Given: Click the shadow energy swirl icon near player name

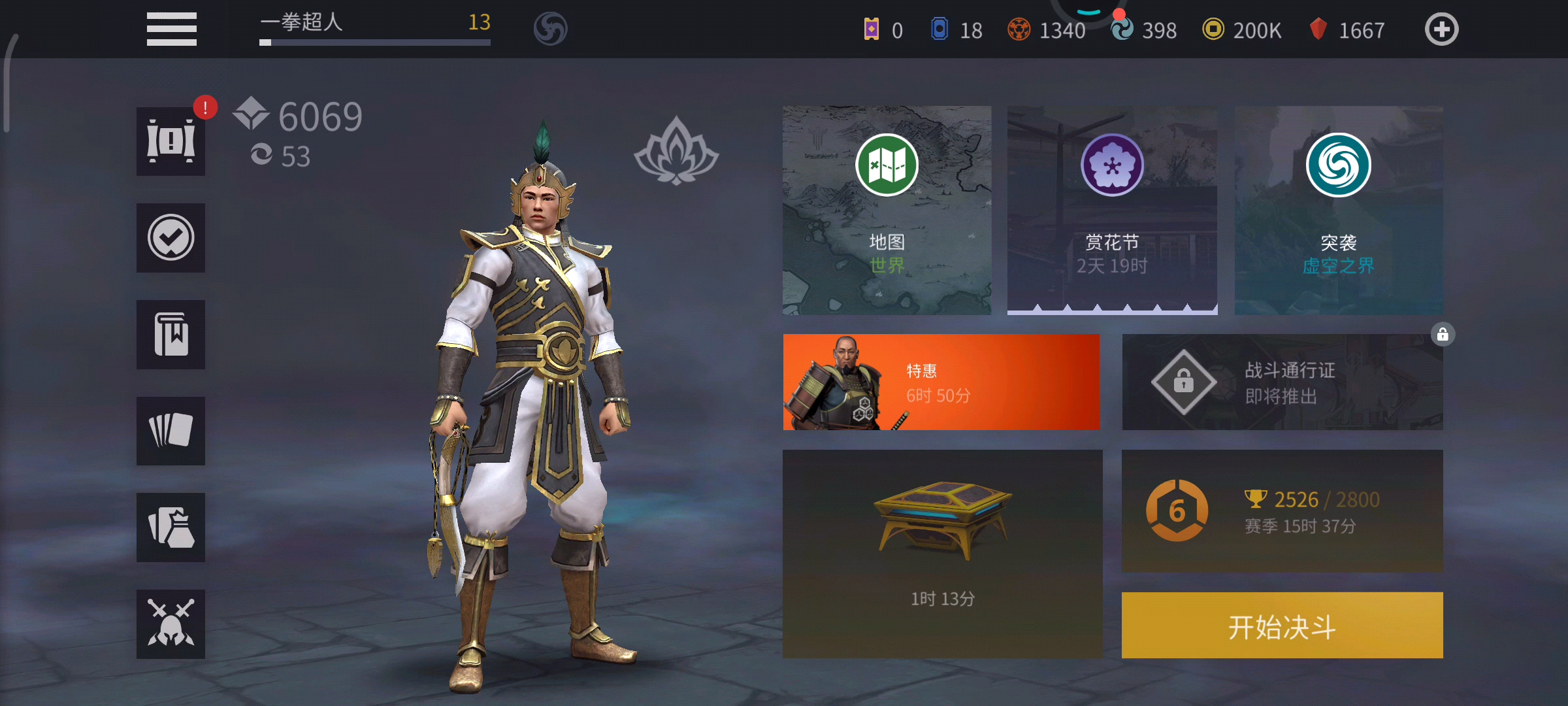Looking at the screenshot, I should [x=550, y=28].
